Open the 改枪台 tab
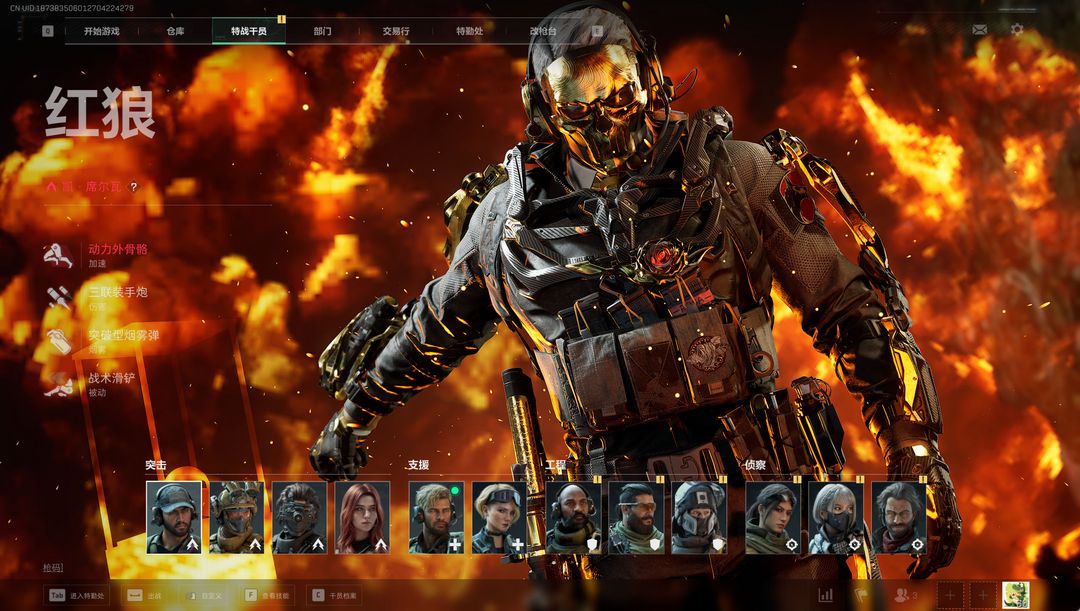This screenshot has width=1080, height=611. (543, 31)
